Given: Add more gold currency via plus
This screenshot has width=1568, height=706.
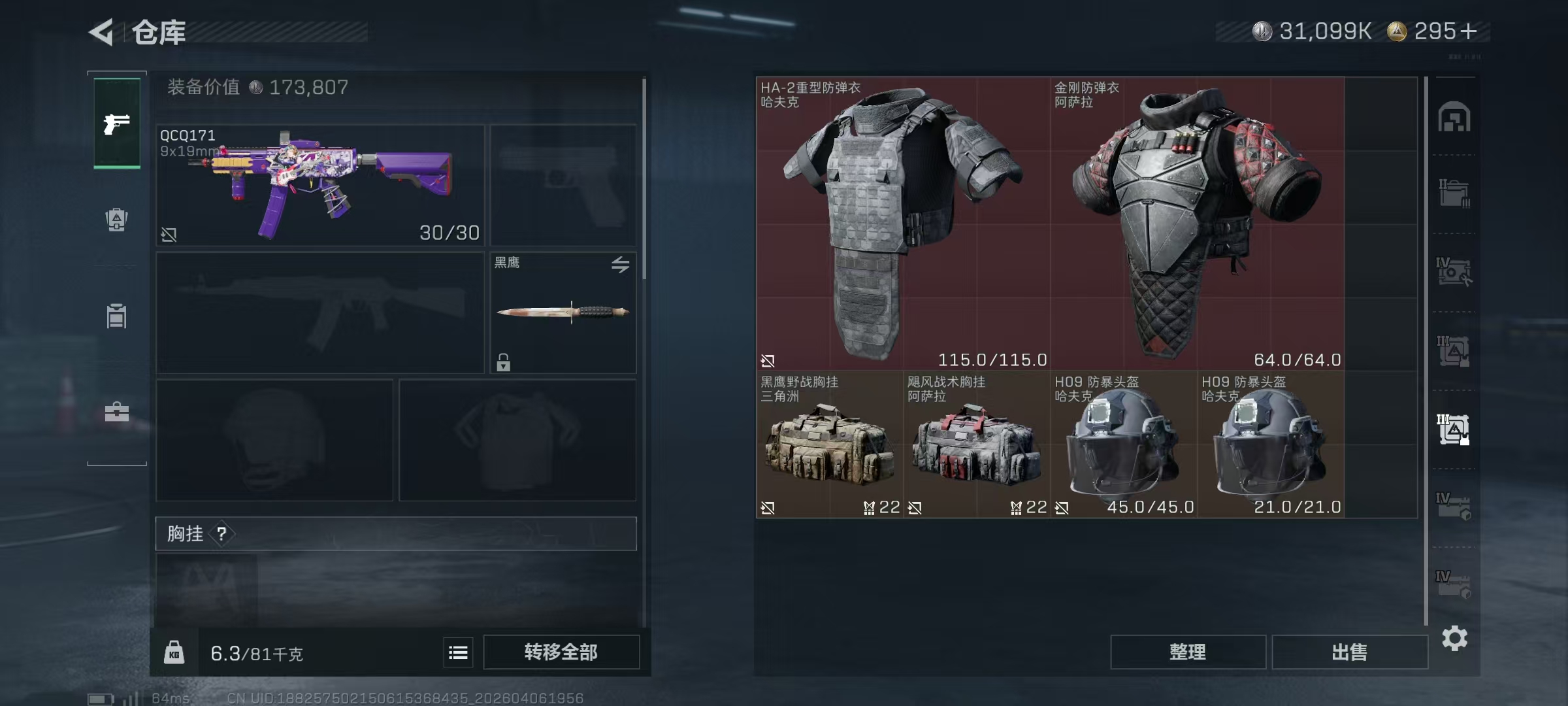Looking at the screenshot, I should click(x=1468, y=31).
